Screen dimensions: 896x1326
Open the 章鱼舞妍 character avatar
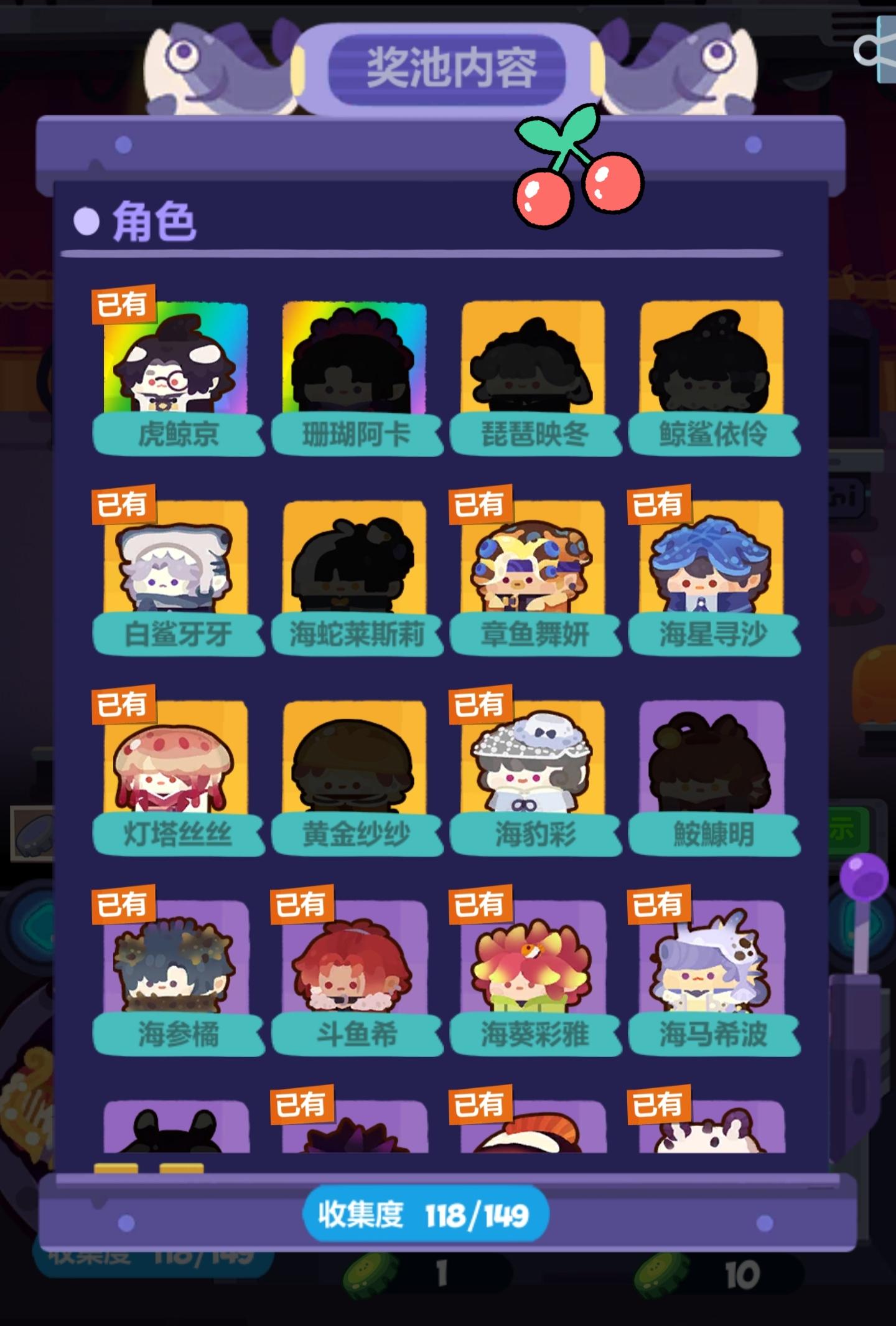point(534,573)
